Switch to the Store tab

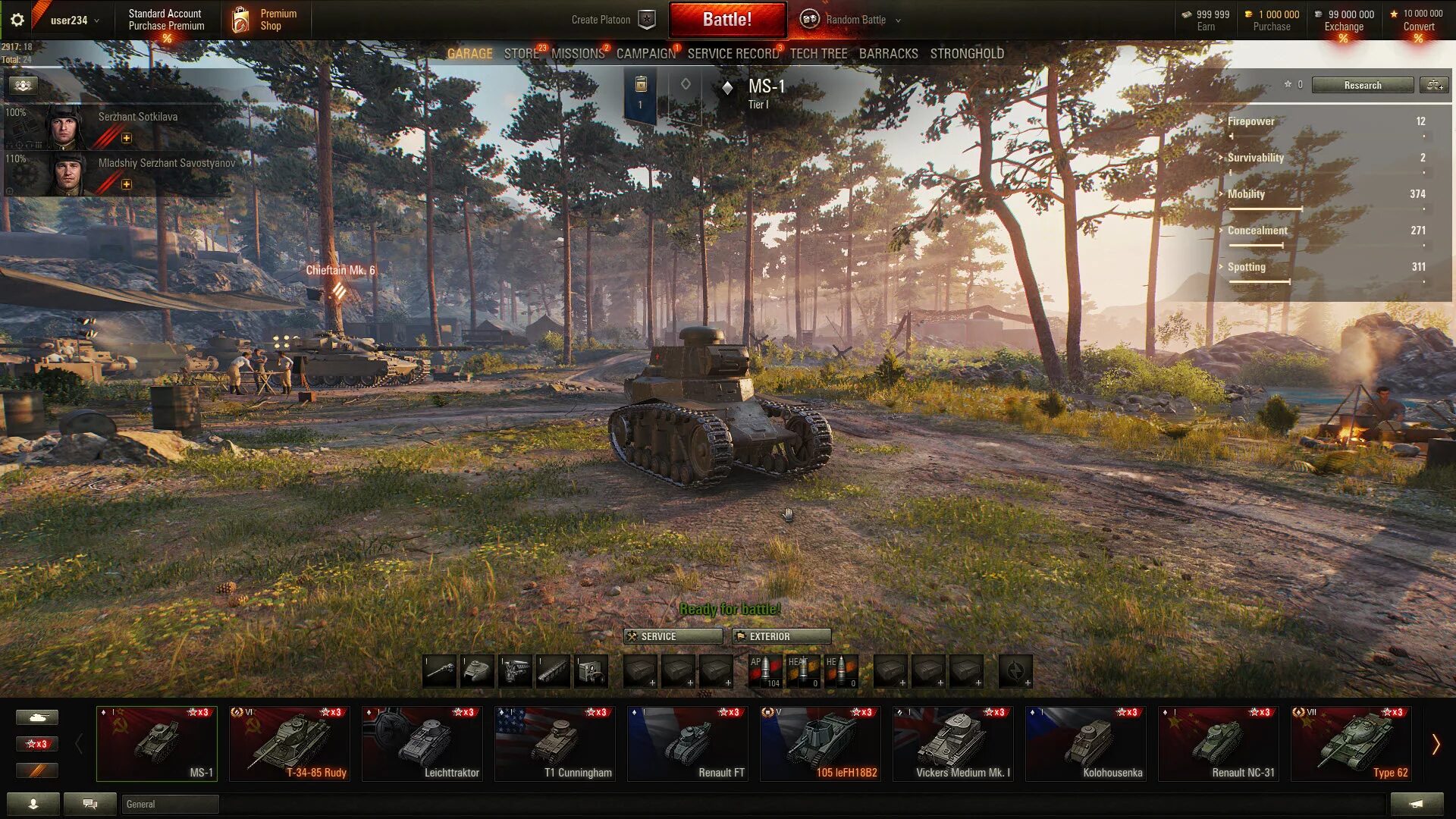(521, 54)
